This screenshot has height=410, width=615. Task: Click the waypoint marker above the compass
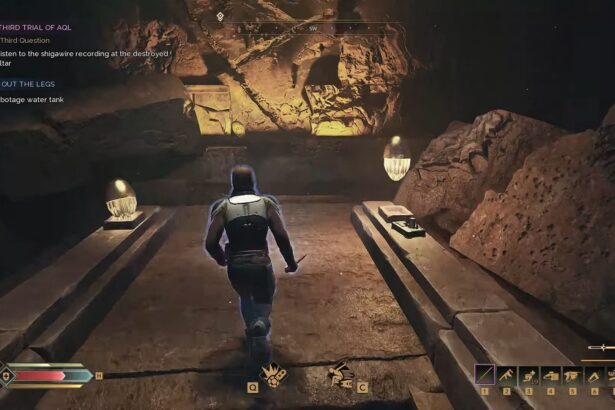tap(220, 17)
